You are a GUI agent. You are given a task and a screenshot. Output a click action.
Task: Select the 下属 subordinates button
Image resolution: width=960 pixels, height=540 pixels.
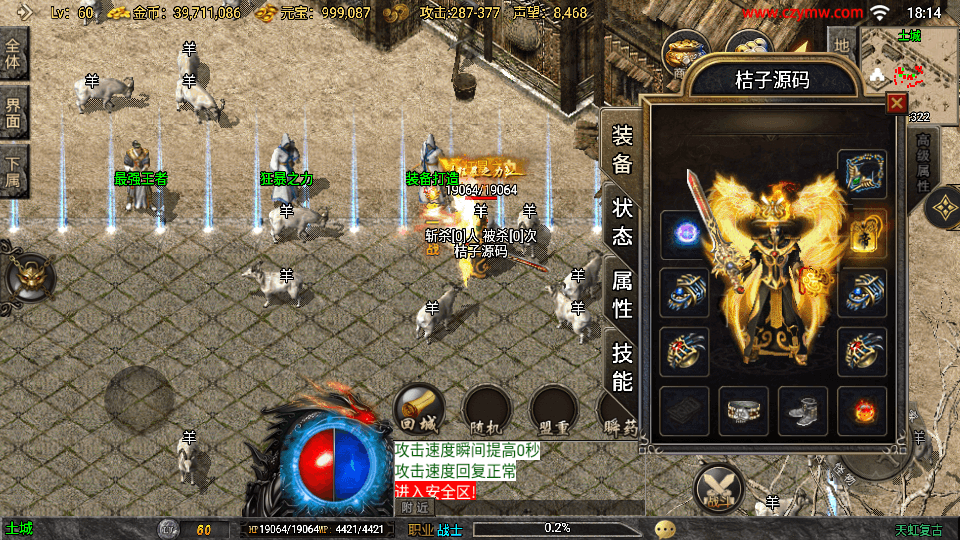(x=15, y=174)
